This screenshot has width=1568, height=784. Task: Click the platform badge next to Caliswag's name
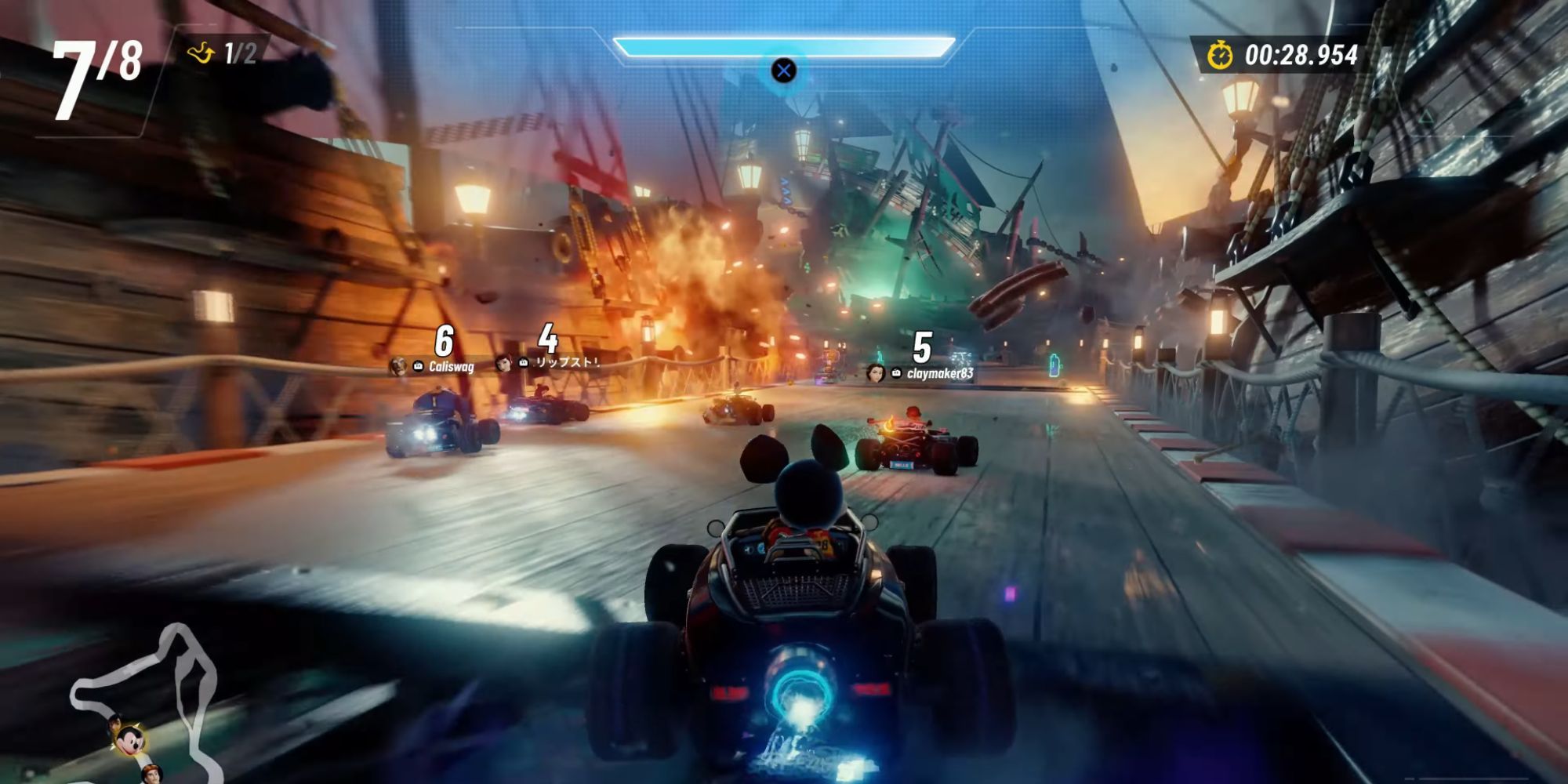[417, 366]
